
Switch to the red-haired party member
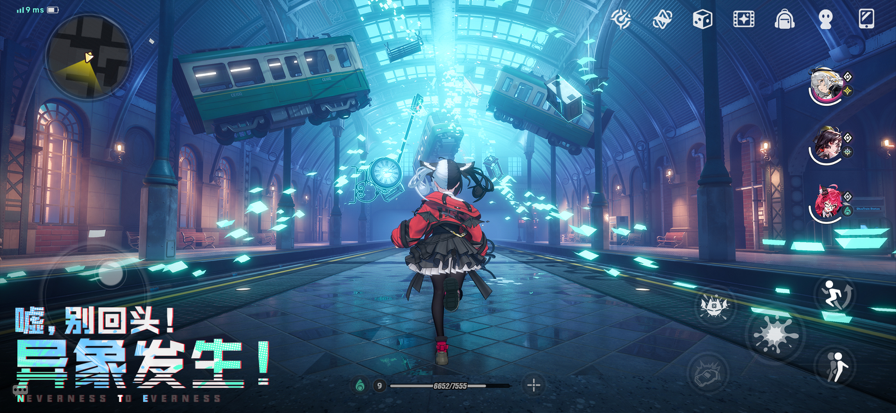point(827,205)
